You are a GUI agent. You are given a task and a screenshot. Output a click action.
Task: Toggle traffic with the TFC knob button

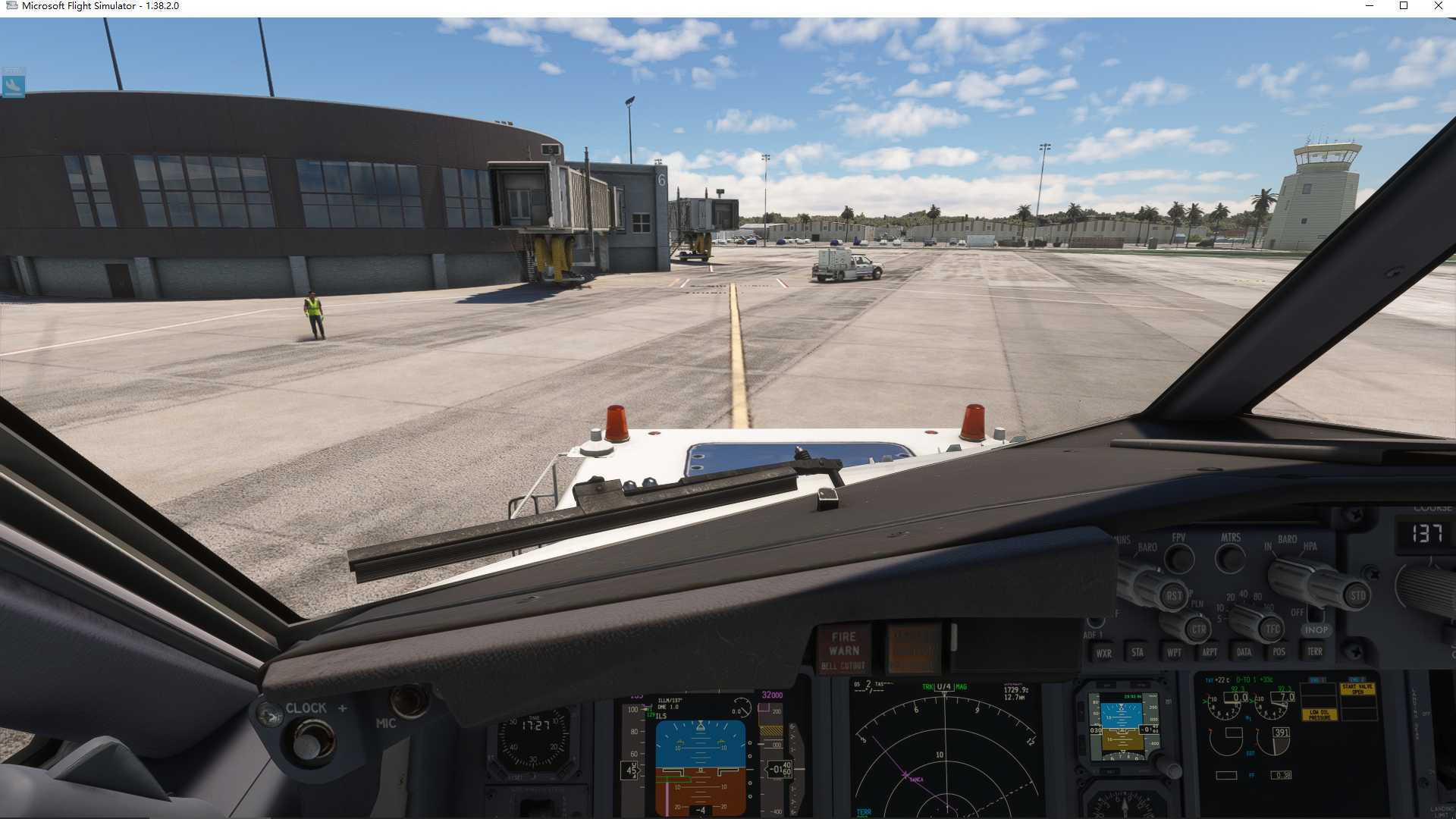(x=1270, y=628)
